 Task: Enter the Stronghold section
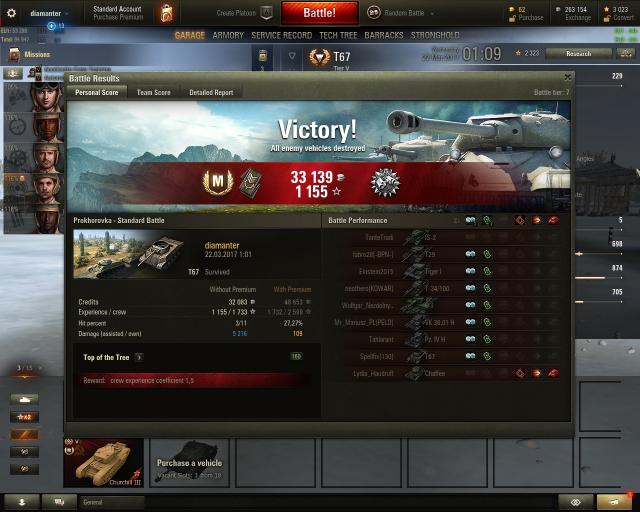tap(435, 35)
